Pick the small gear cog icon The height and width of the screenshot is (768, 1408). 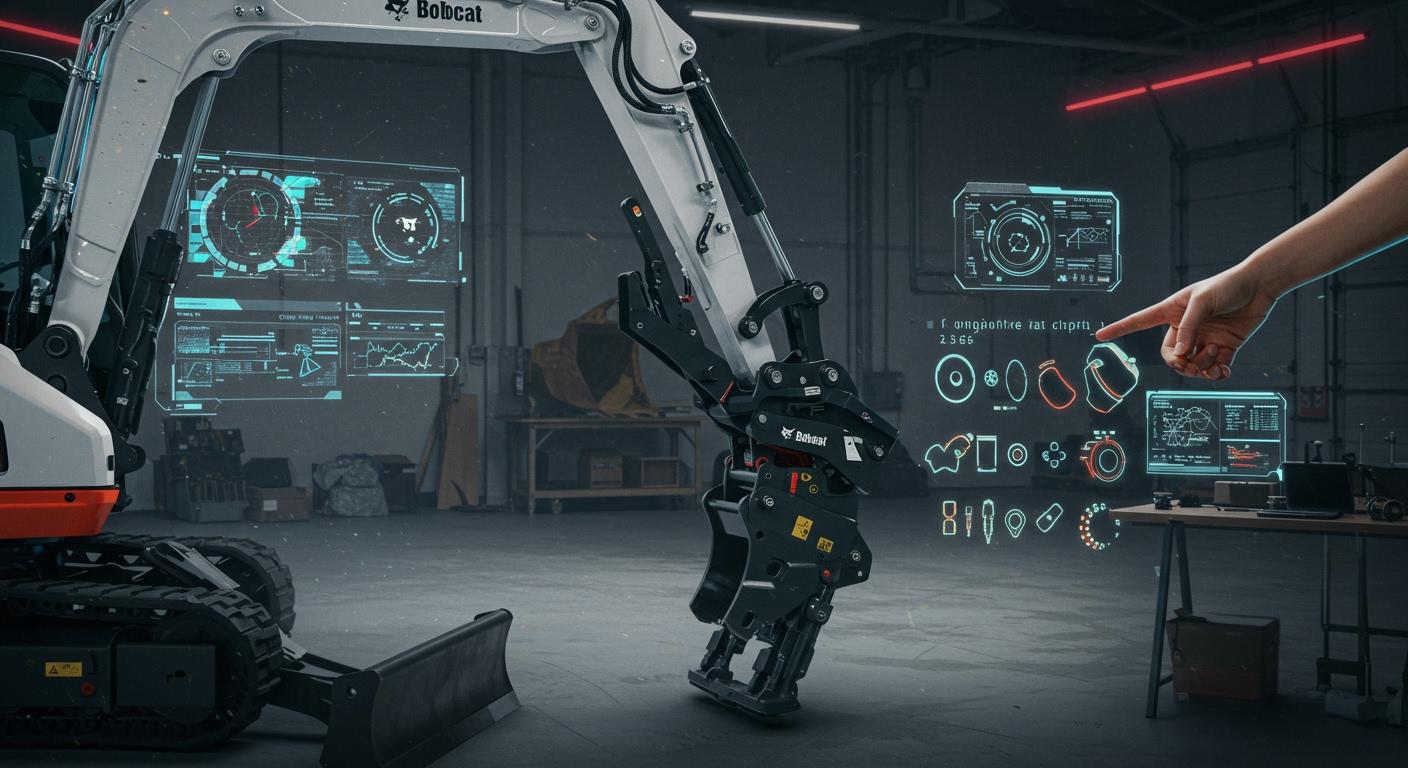pyautogui.click(x=991, y=378)
